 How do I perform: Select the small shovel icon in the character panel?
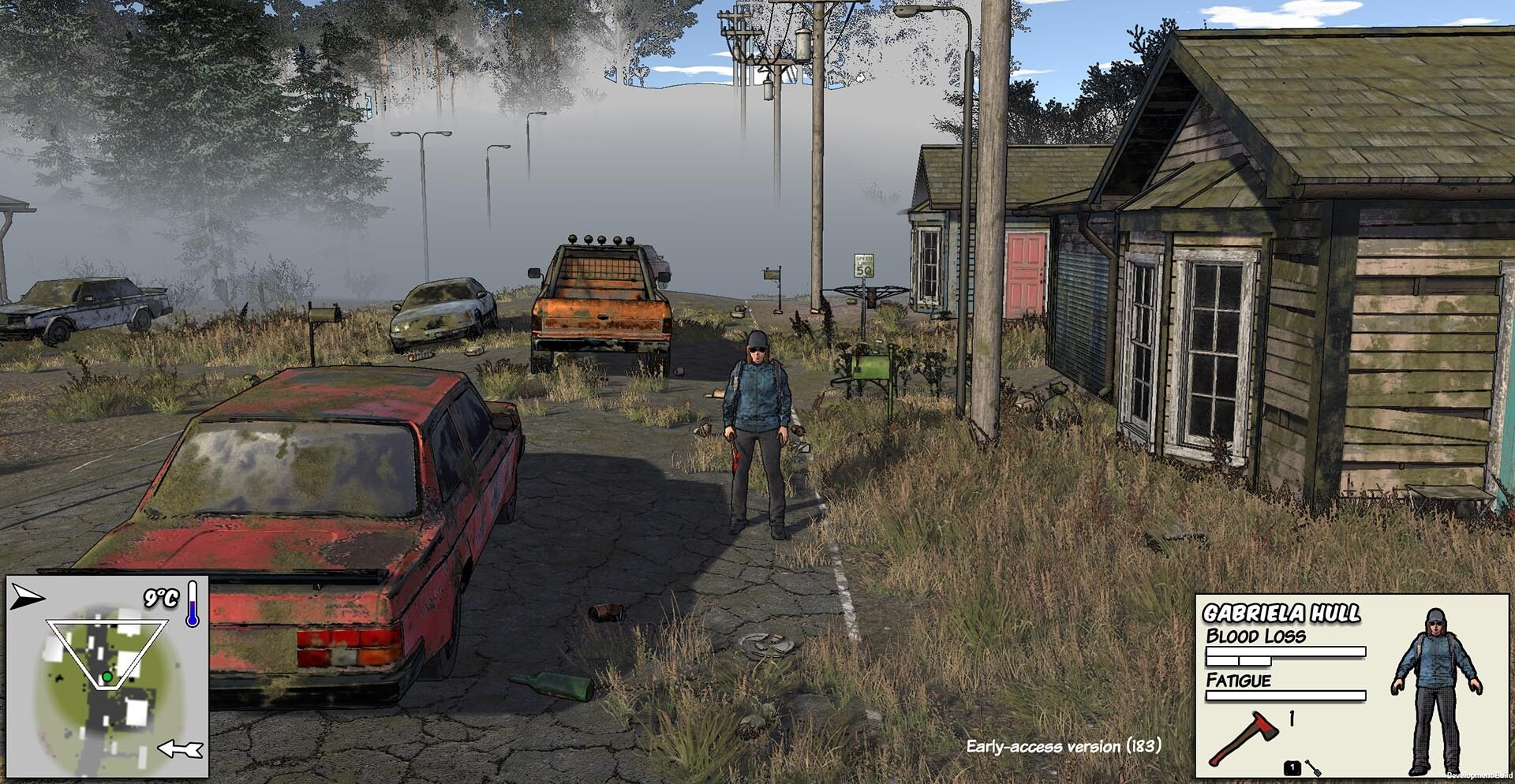1313,767
